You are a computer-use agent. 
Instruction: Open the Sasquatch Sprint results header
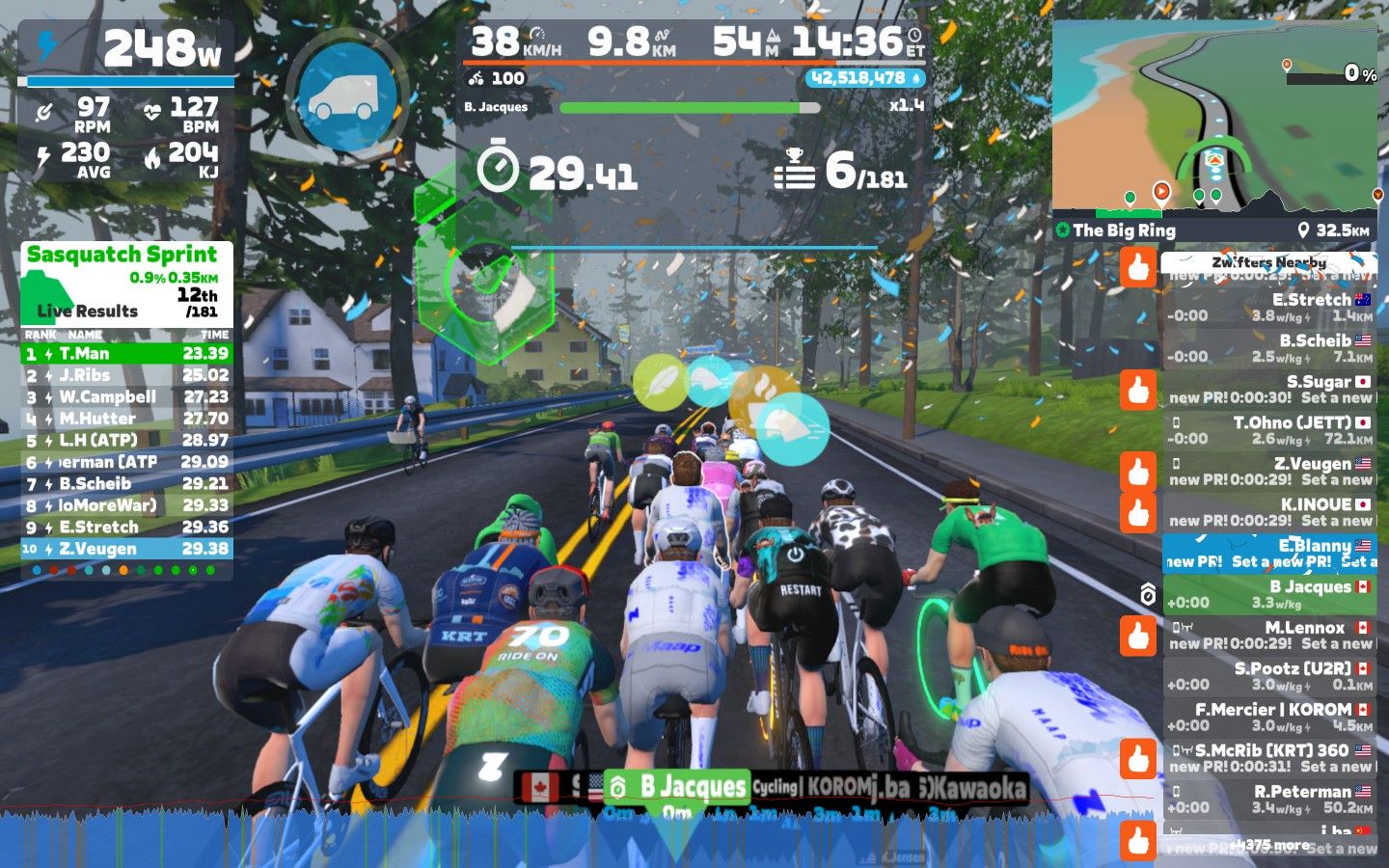123,255
